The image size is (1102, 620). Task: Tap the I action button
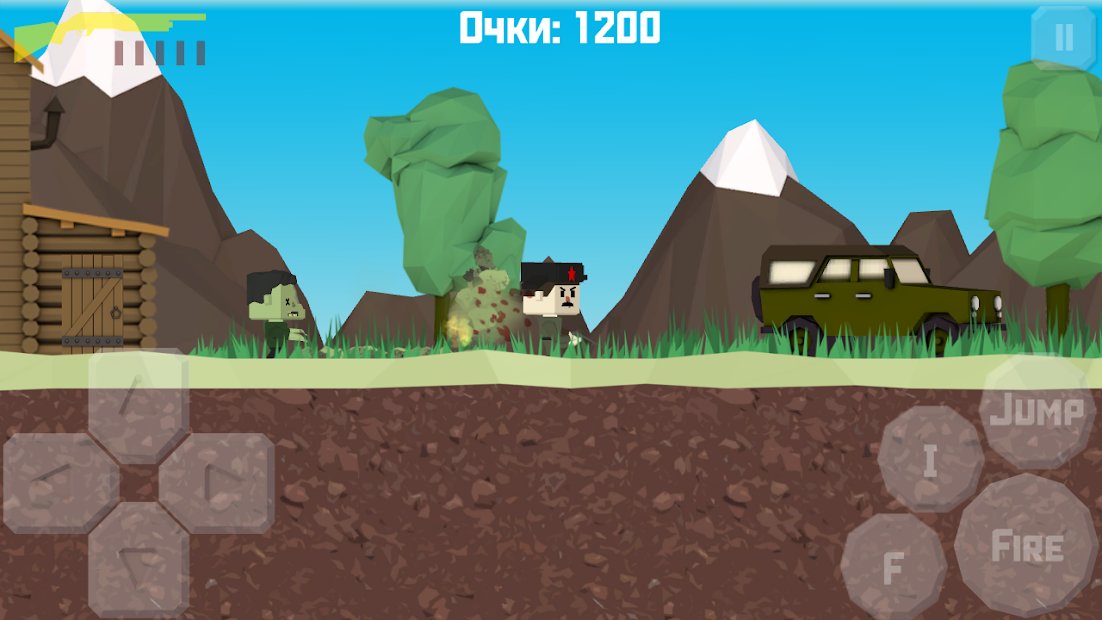coord(931,460)
